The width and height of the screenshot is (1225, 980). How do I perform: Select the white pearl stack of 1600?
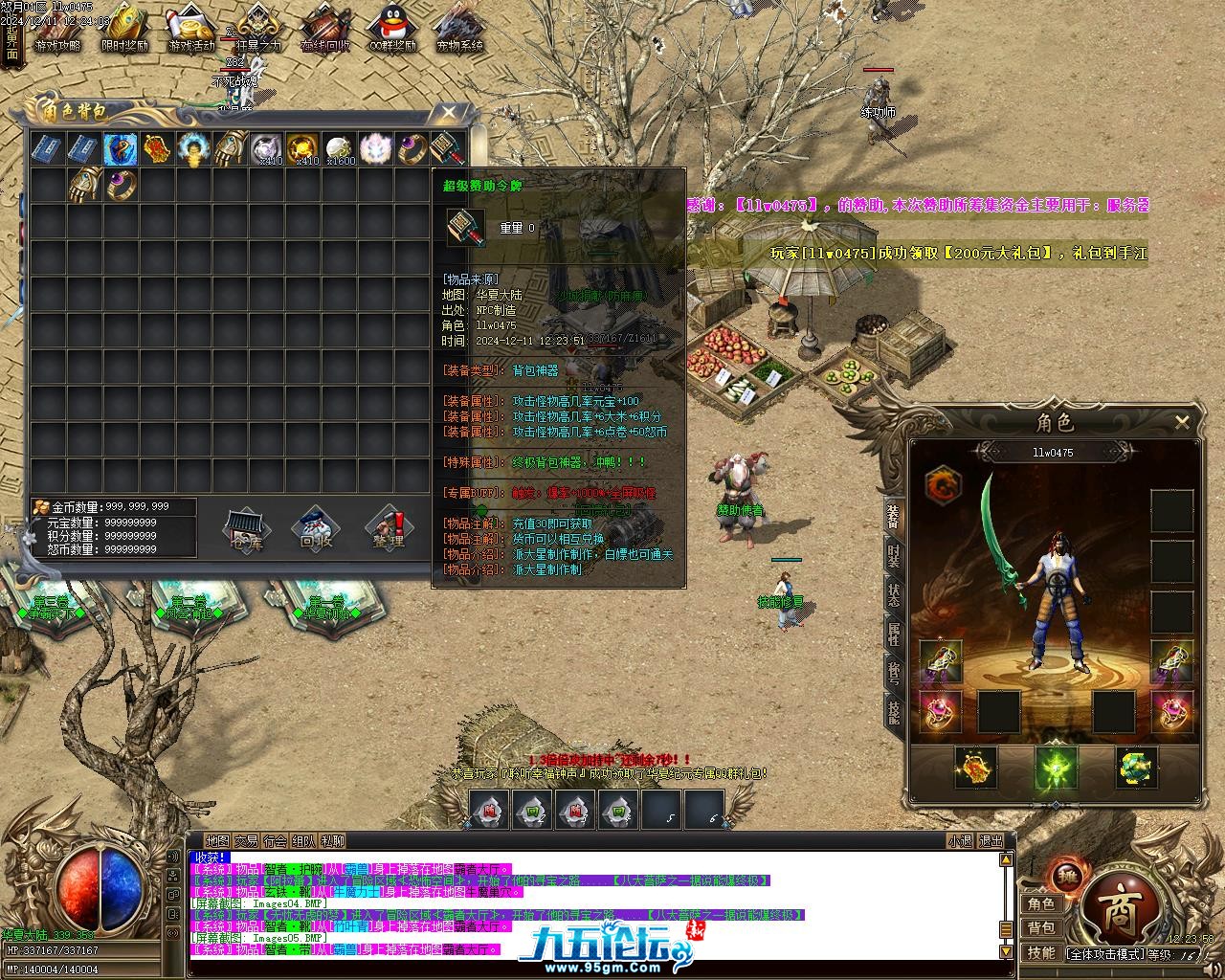coord(339,148)
